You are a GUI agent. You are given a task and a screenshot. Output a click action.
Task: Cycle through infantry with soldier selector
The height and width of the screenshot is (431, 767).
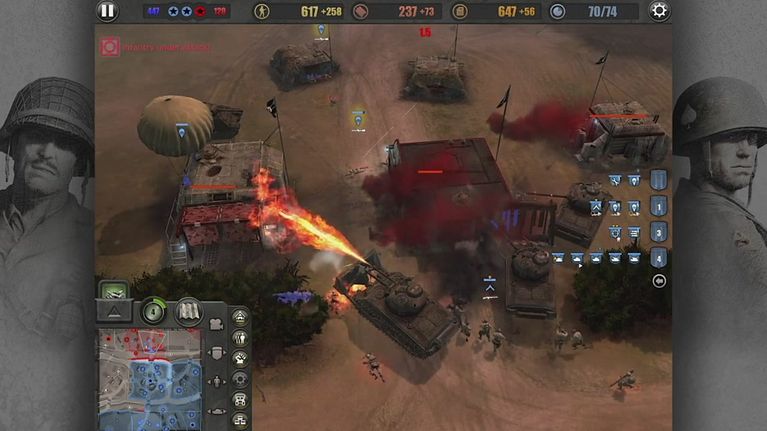click(216, 381)
